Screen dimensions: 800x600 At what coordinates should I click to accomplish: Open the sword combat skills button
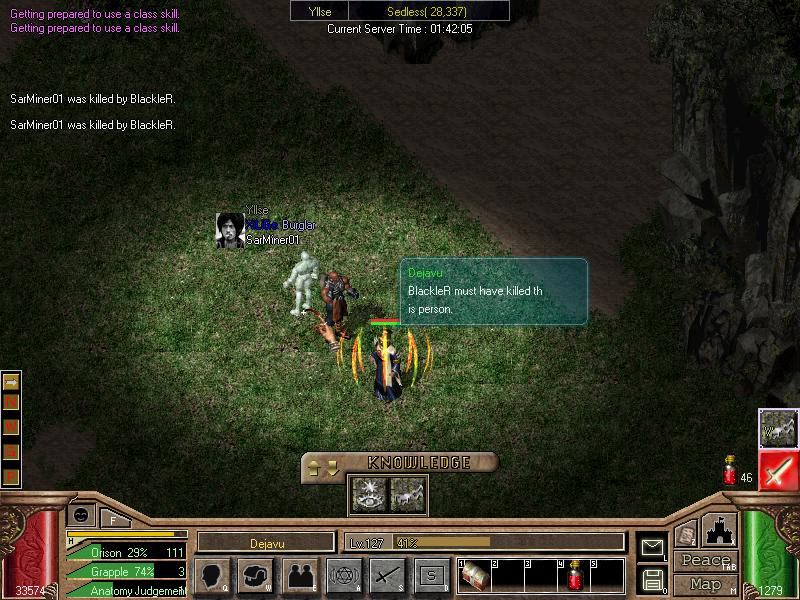pos(388,576)
